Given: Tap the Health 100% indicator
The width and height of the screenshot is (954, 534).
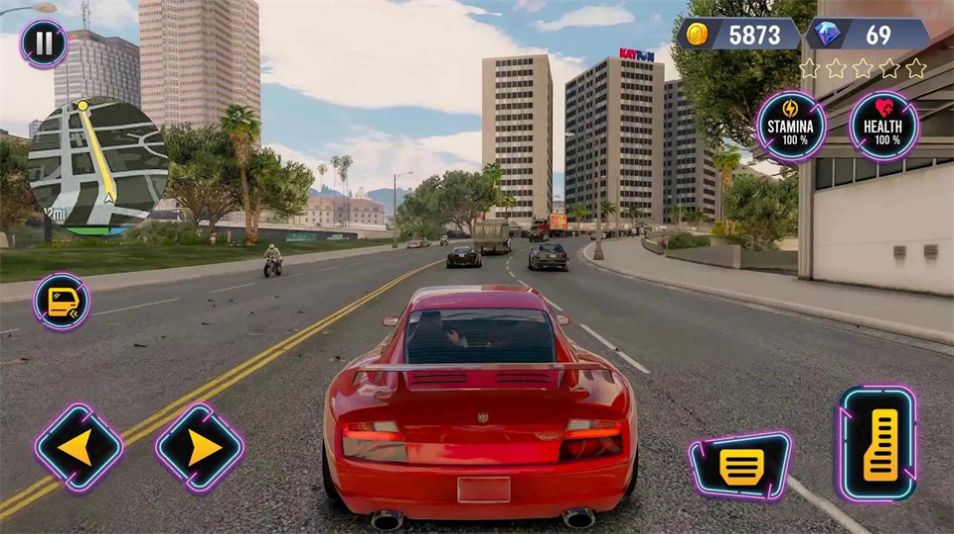Looking at the screenshot, I should 883,127.
